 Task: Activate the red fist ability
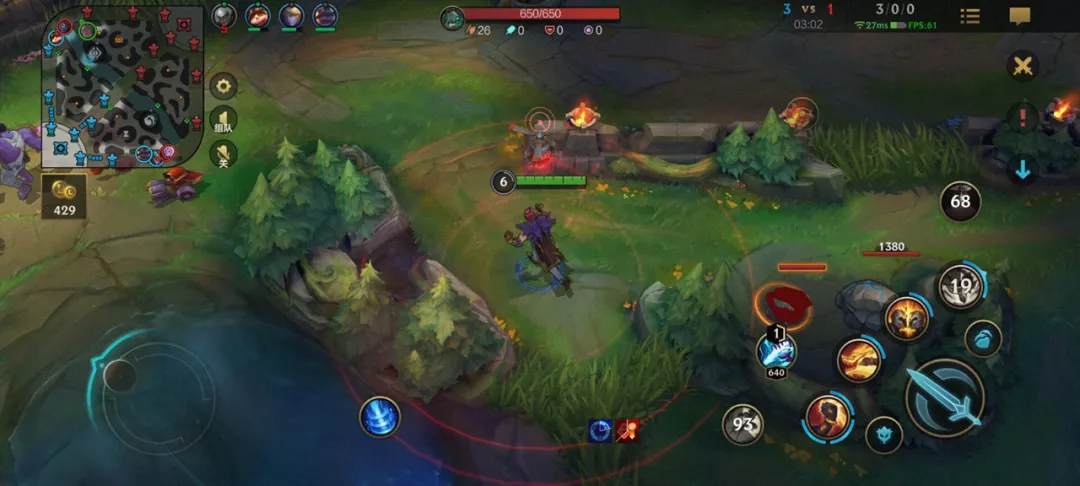(x=828, y=417)
